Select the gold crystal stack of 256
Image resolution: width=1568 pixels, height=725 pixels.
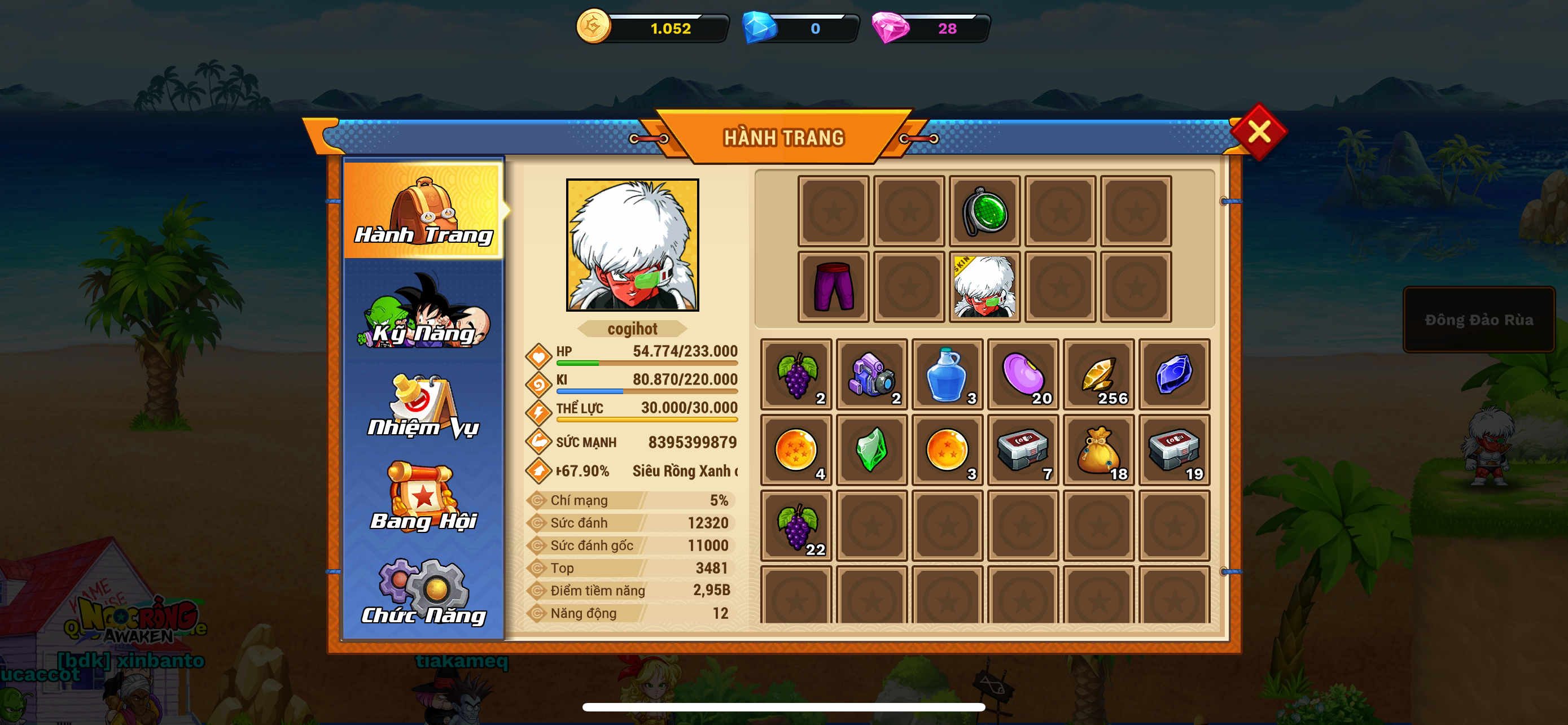point(1098,374)
